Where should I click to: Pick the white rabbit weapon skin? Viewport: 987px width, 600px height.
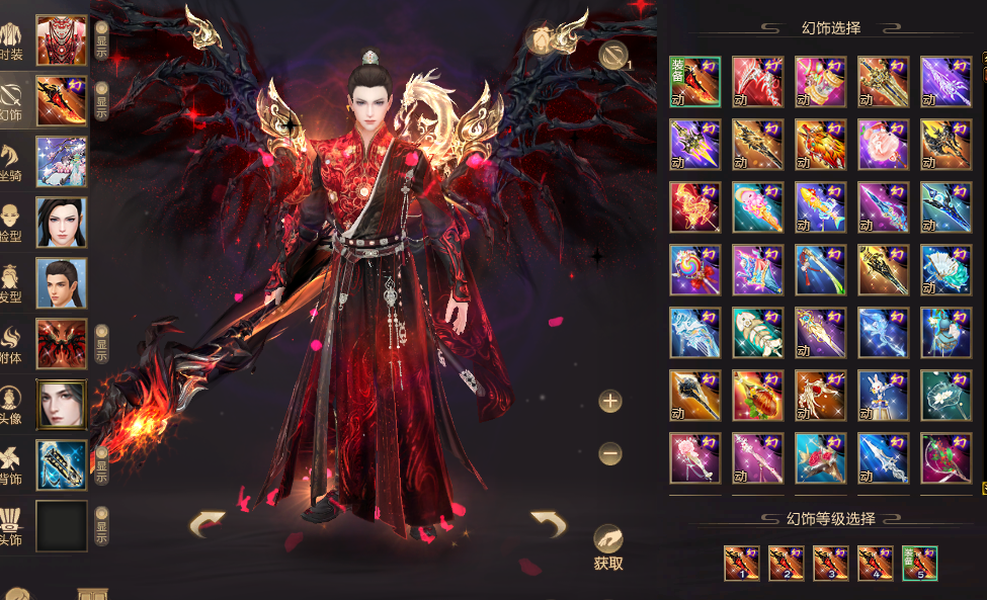click(x=882, y=396)
